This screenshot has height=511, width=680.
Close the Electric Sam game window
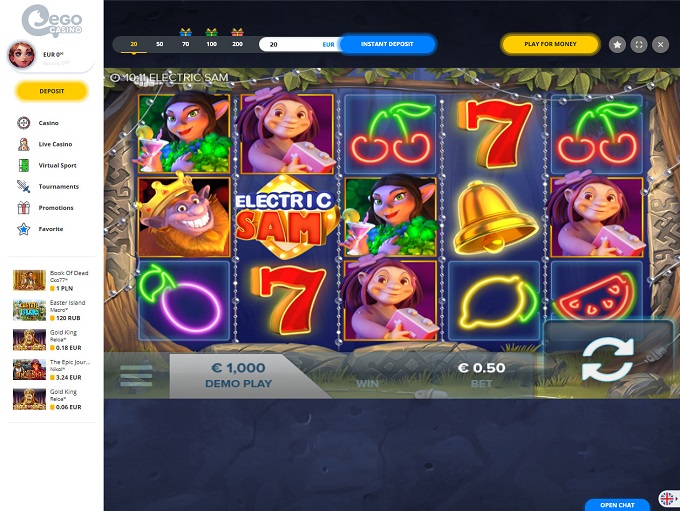[660, 44]
